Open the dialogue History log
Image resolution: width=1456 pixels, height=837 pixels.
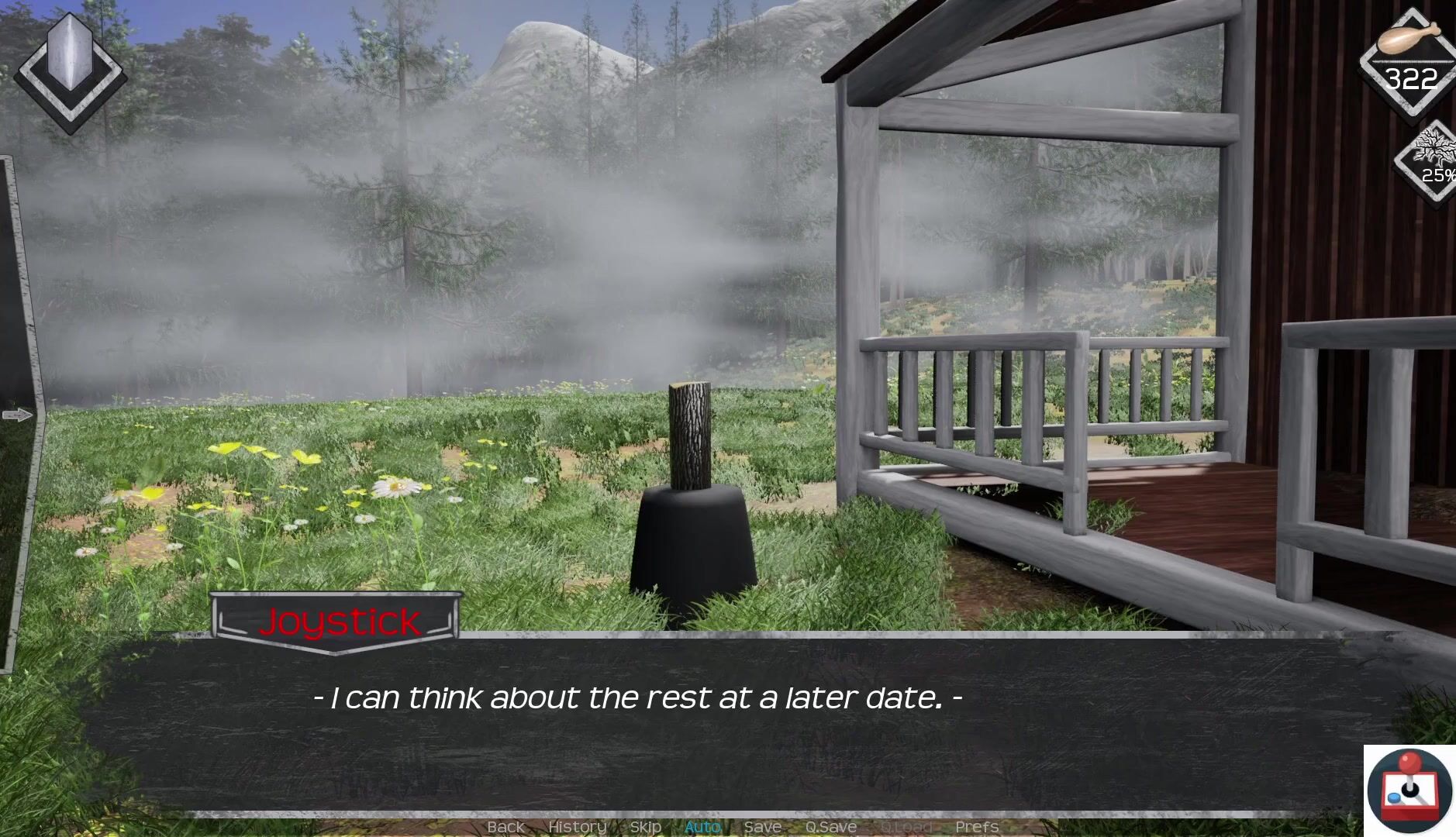577,827
